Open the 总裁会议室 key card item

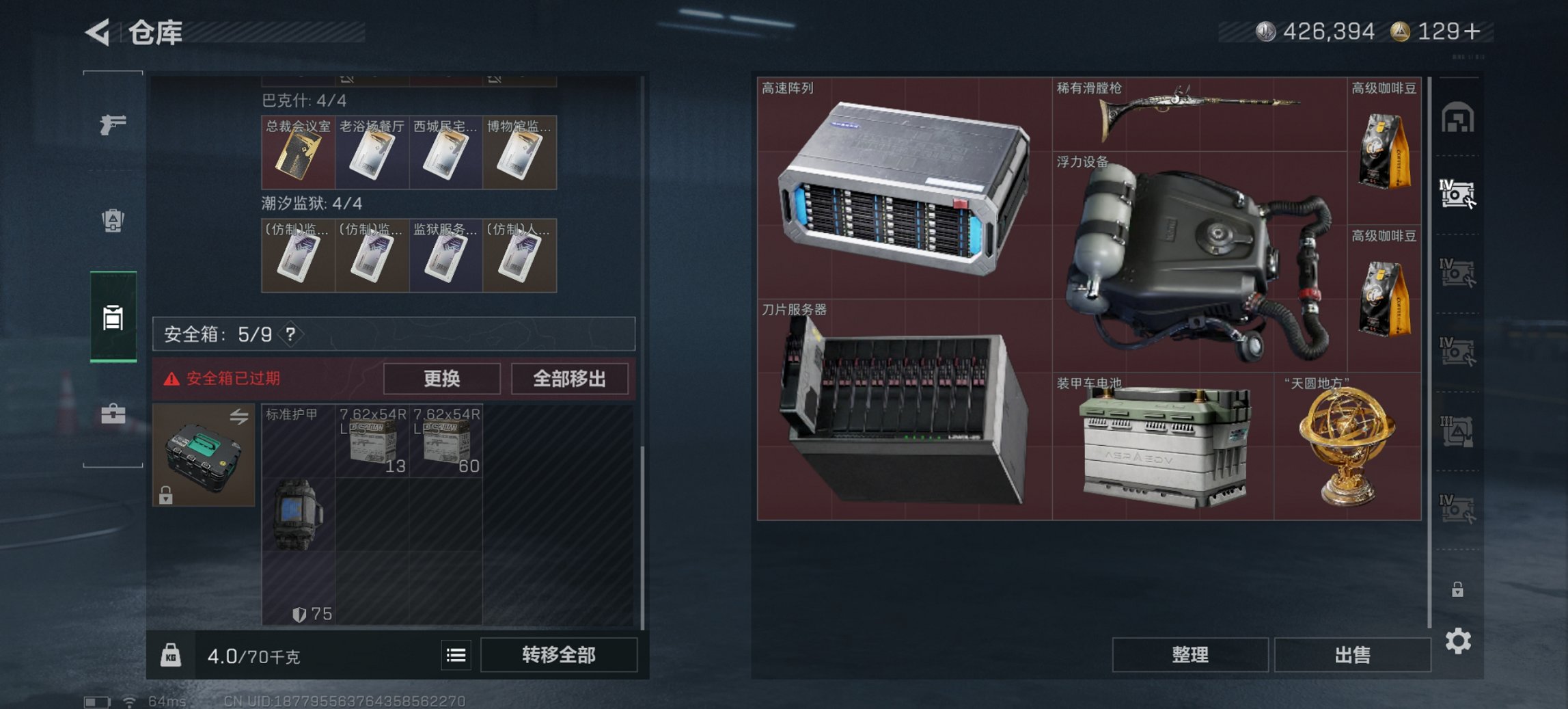(x=299, y=152)
